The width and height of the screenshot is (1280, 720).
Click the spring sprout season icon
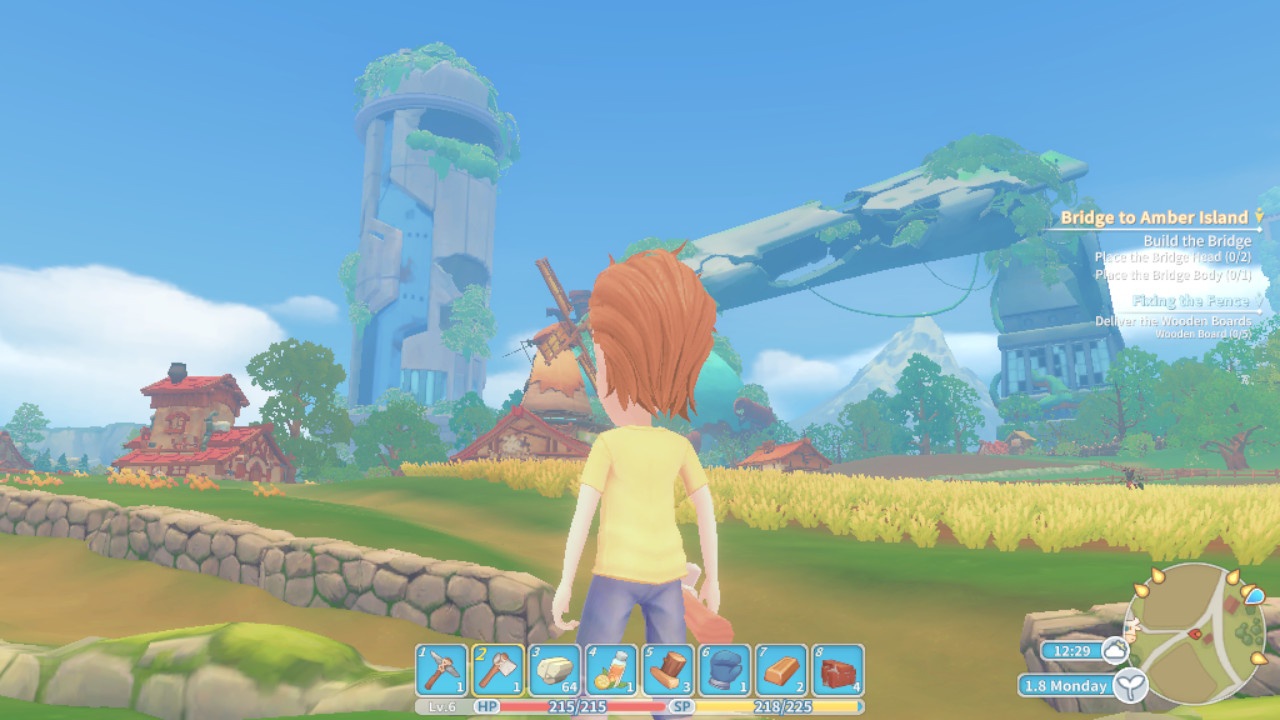tap(1130, 685)
